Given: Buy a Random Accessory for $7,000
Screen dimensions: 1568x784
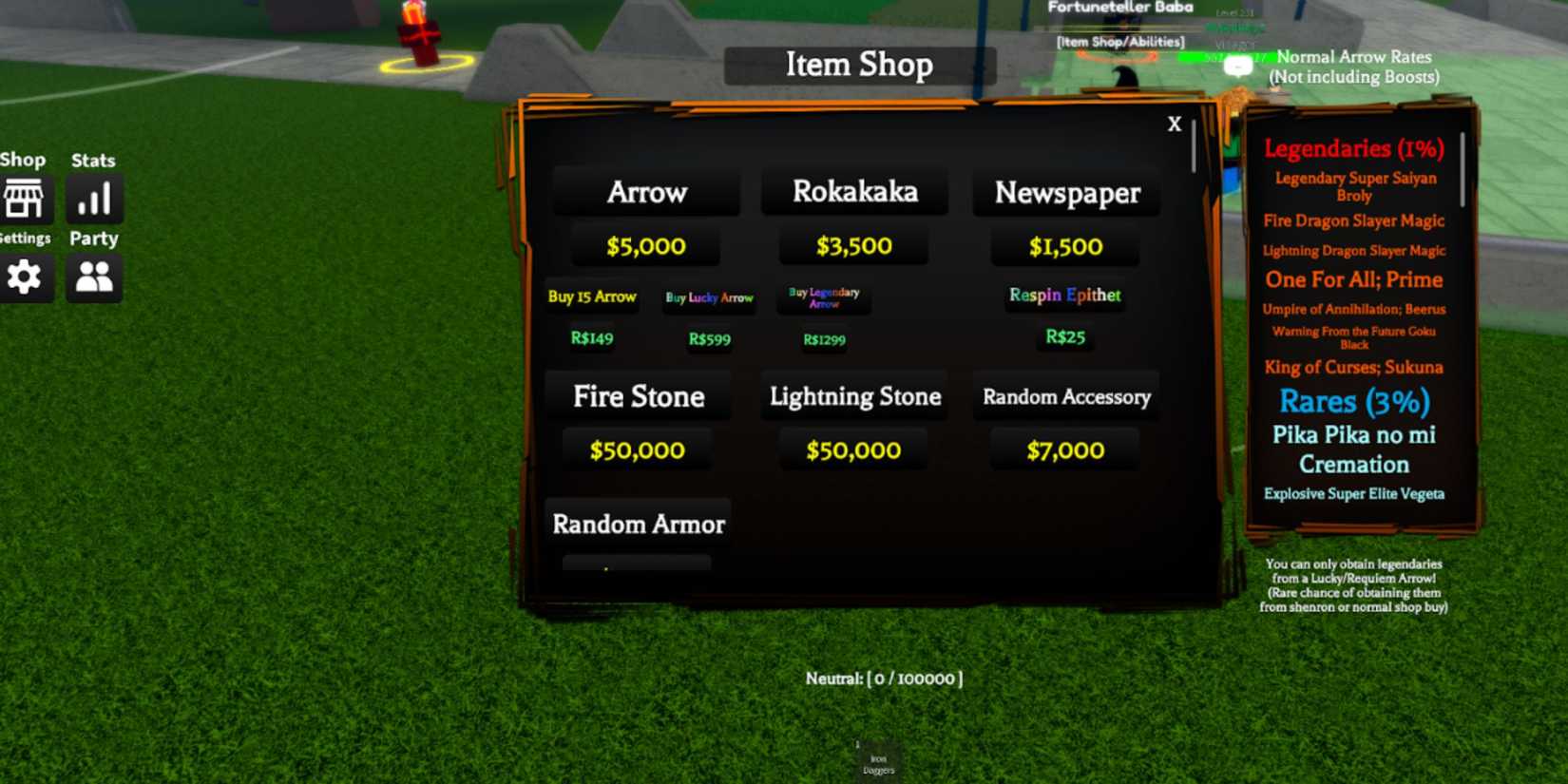Looking at the screenshot, I should 1064,449.
